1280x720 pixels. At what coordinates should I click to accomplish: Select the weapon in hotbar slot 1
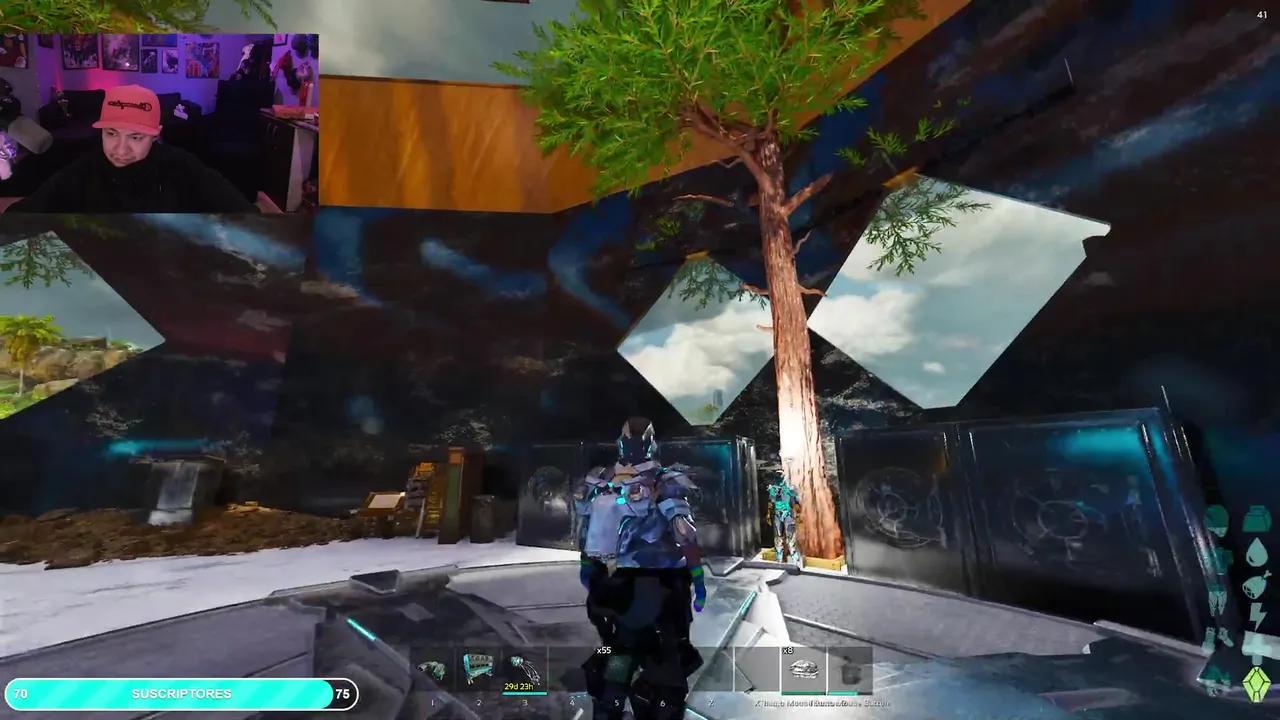pyautogui.click(x=432, y=668)
